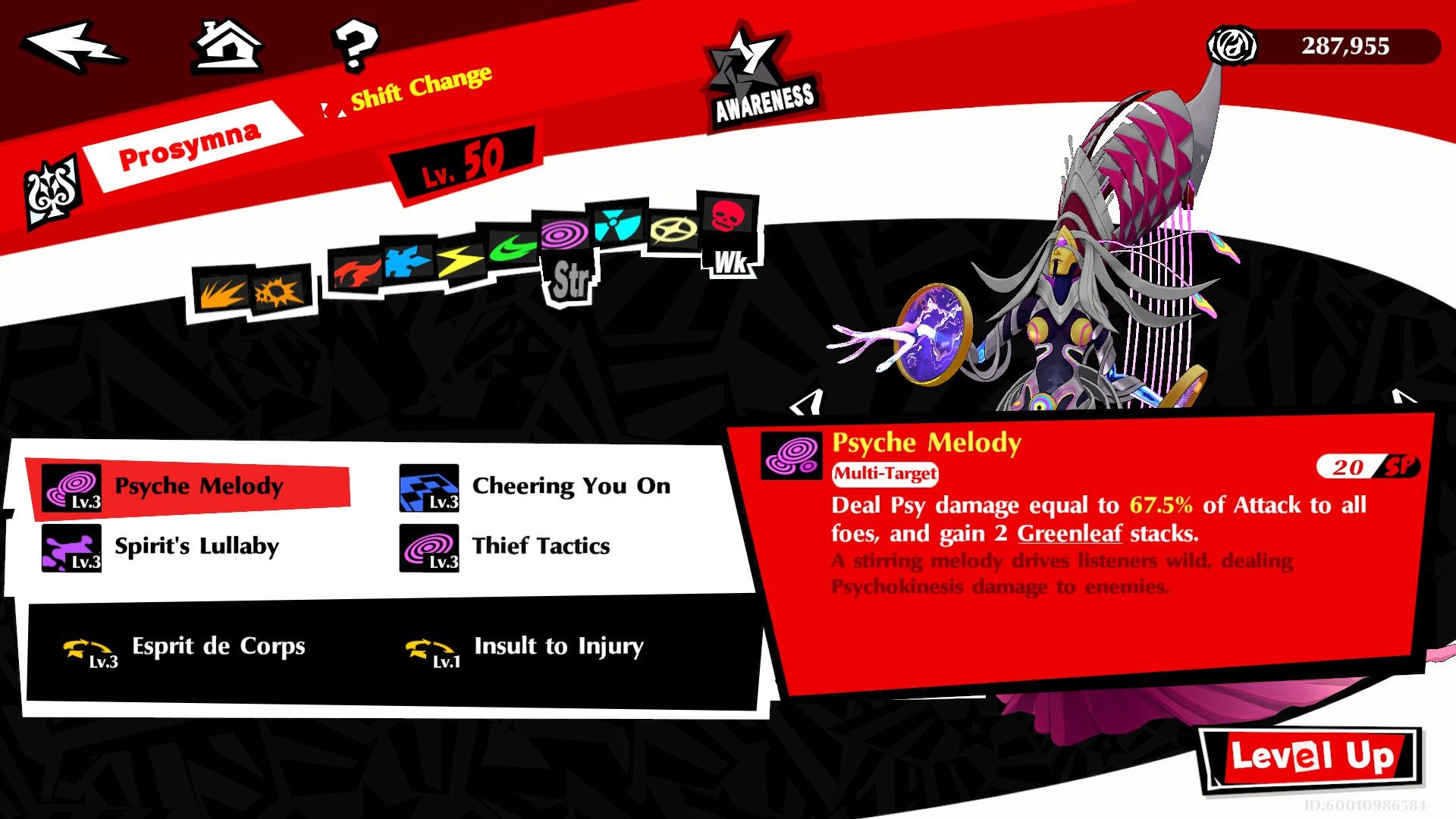Expand Insult to Injury skill details
Image resolution: width=1456 pixels, height=819 pixels.
(558, 648)
